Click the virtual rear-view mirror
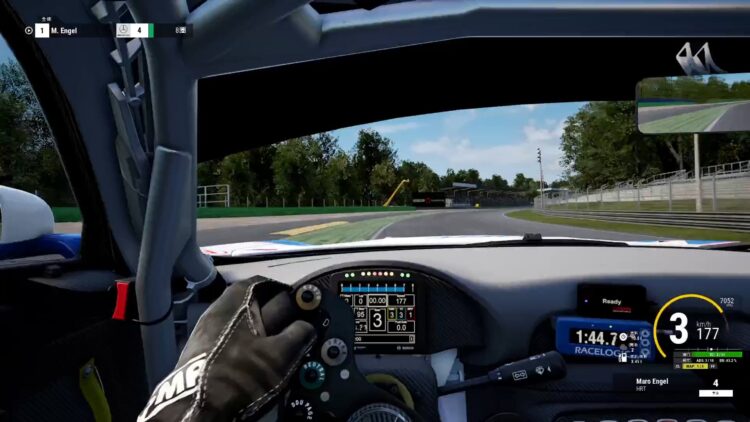 tap(692, 106)
